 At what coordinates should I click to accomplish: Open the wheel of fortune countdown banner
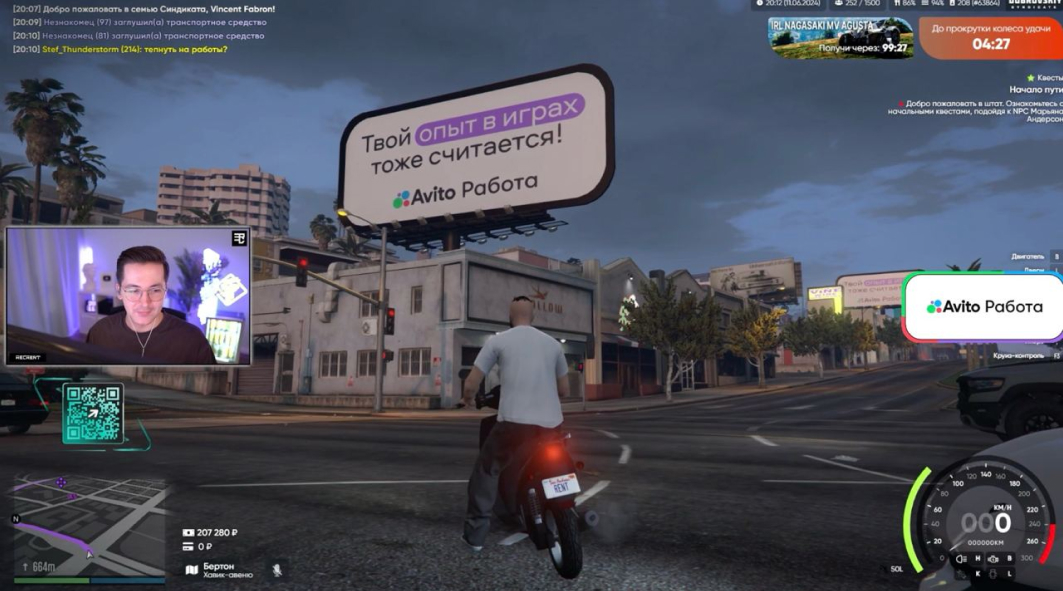989,38
